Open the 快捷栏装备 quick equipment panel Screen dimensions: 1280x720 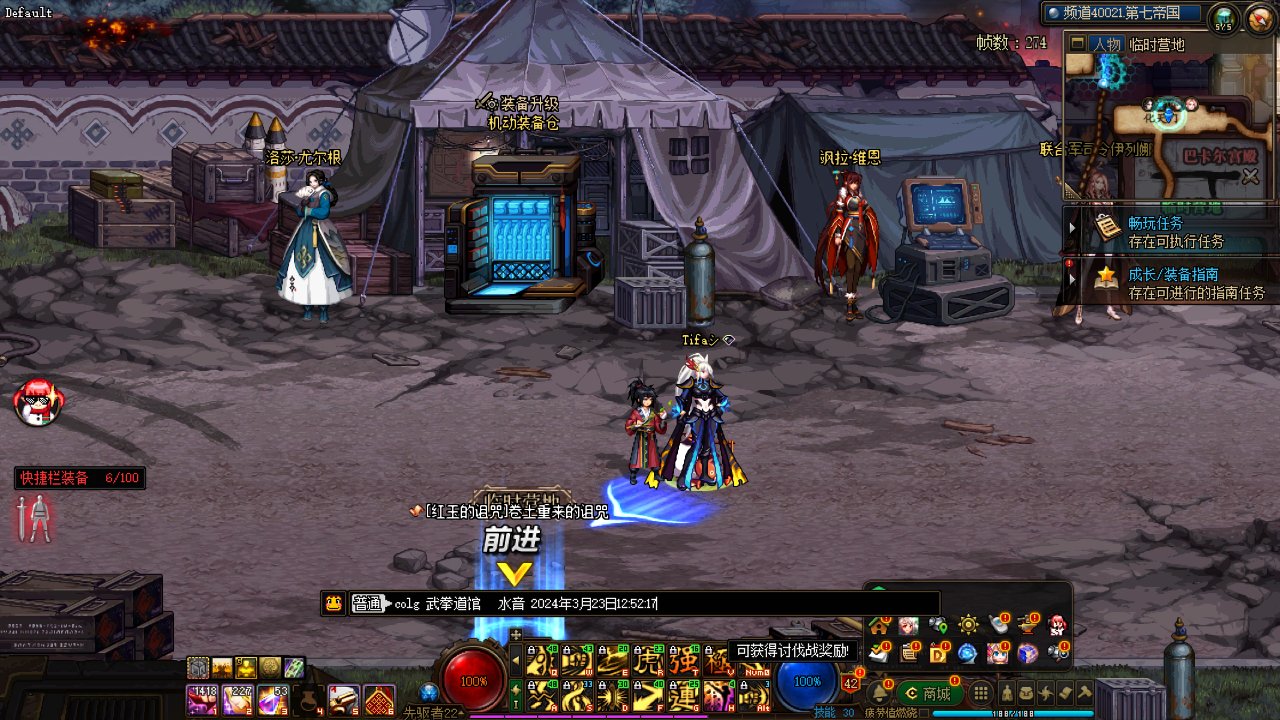(80, 478)
